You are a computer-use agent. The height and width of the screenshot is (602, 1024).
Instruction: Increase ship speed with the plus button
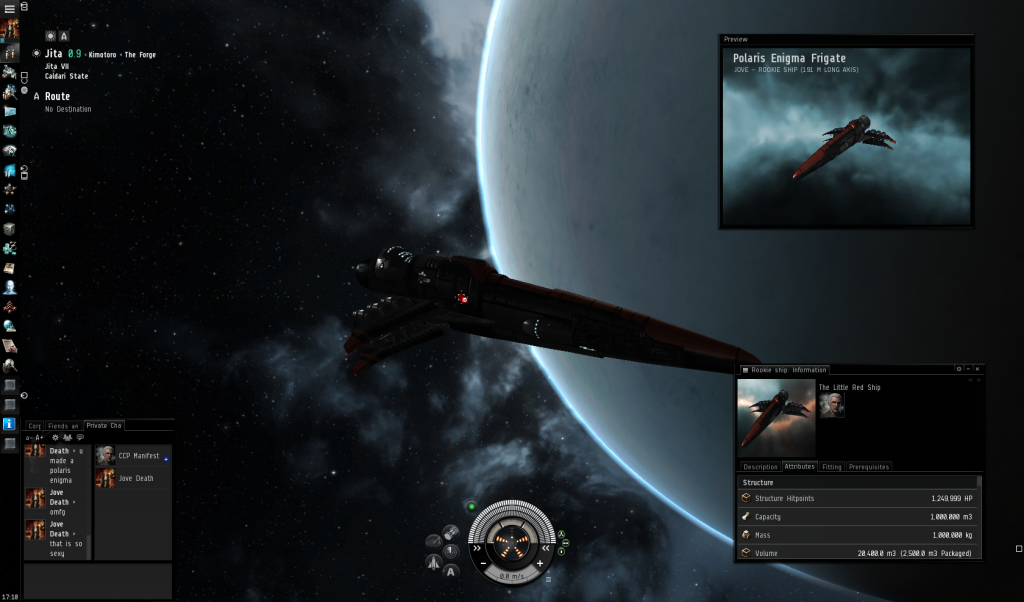(x=540, y=563)
